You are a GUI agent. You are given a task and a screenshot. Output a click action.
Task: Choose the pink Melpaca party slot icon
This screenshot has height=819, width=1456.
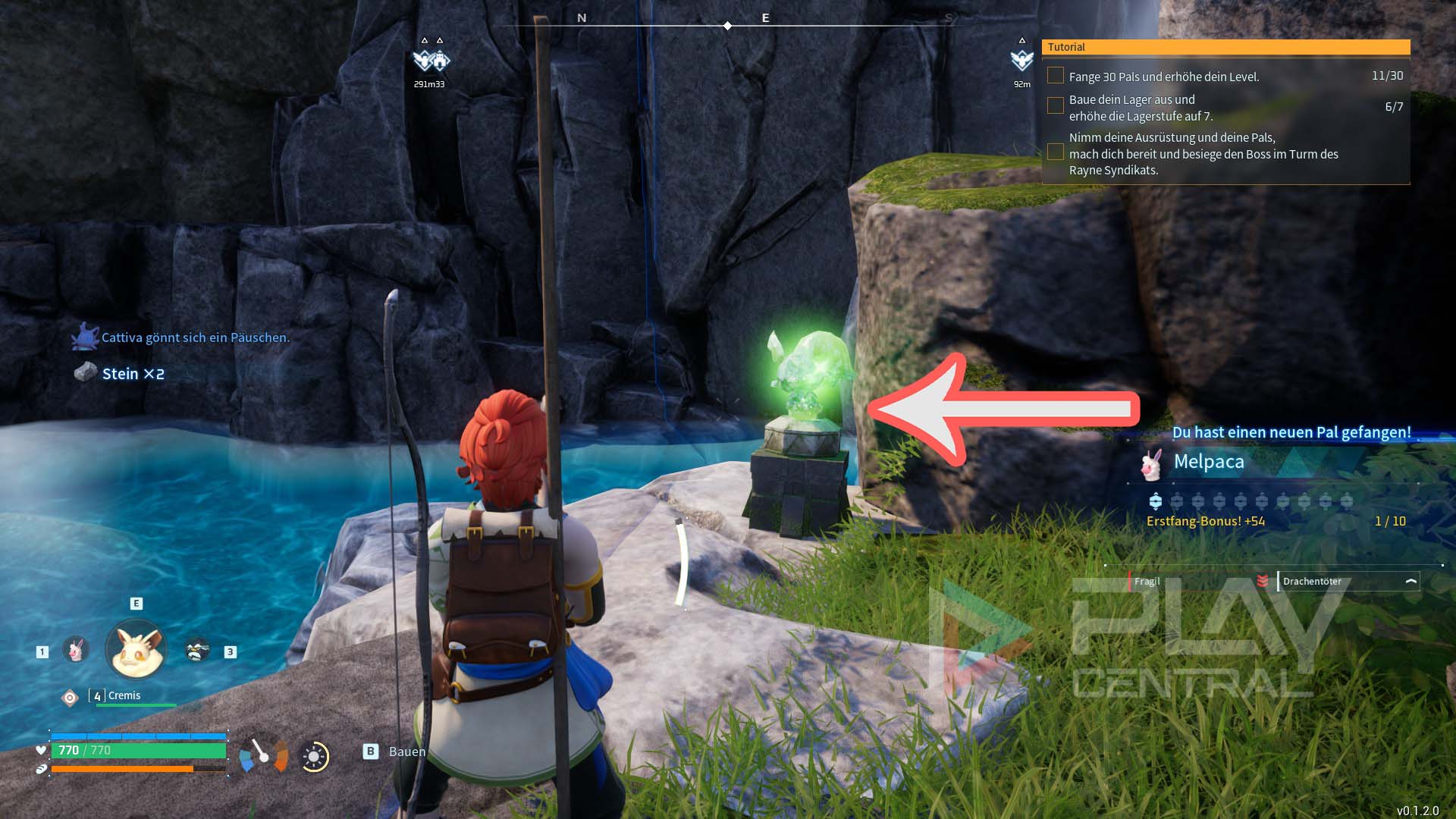tap(76, 650)
